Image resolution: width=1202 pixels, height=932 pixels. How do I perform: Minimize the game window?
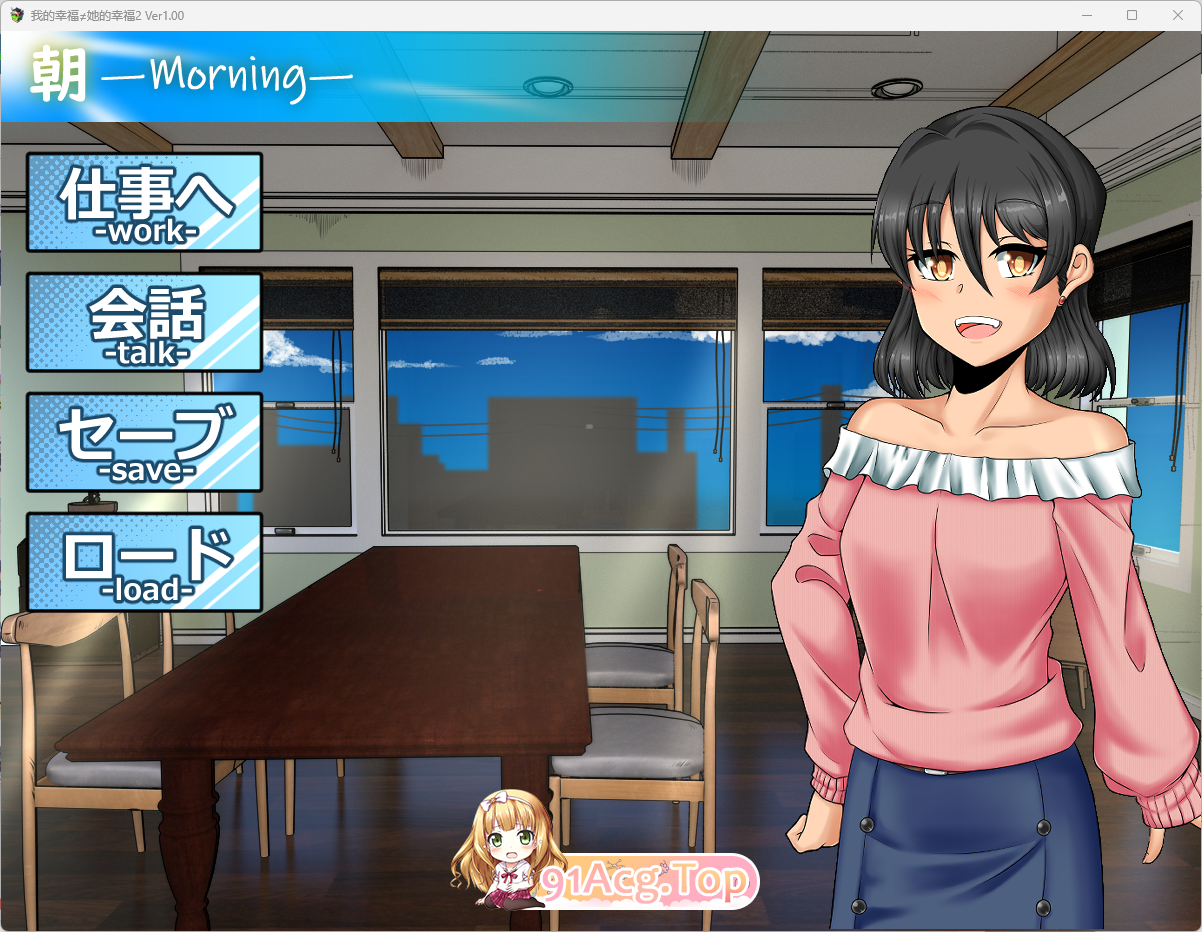click(1087, 15)
